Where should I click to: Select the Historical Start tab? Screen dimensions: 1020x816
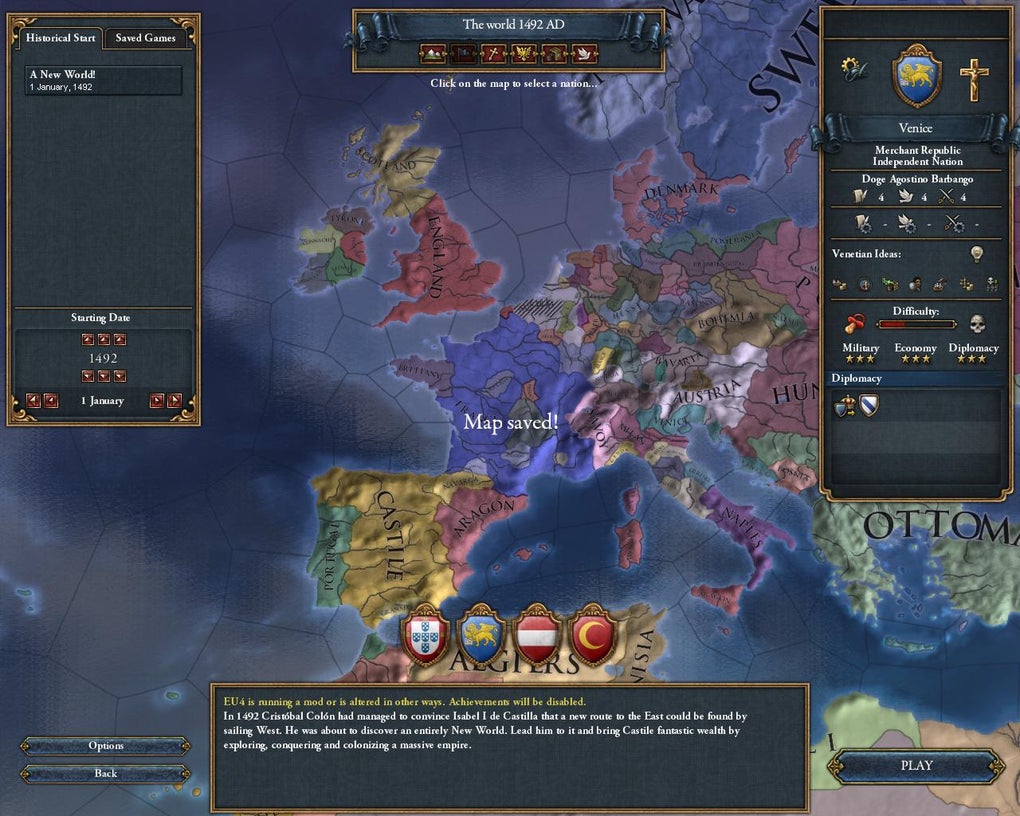point(61,38)
